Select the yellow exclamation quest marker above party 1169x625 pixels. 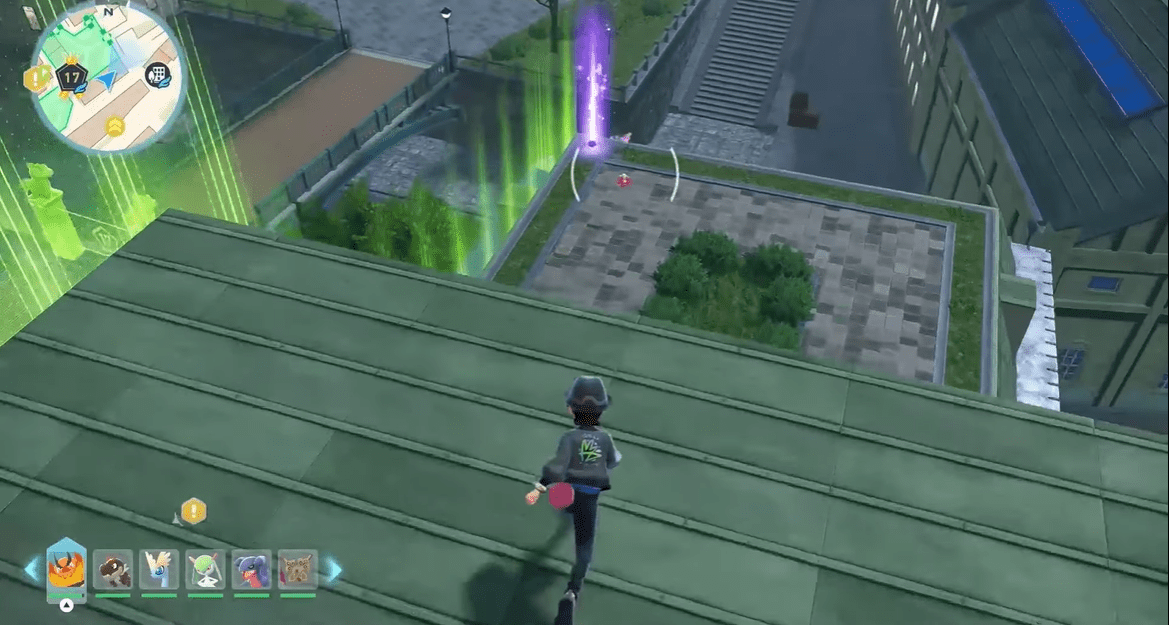(193, 511)
